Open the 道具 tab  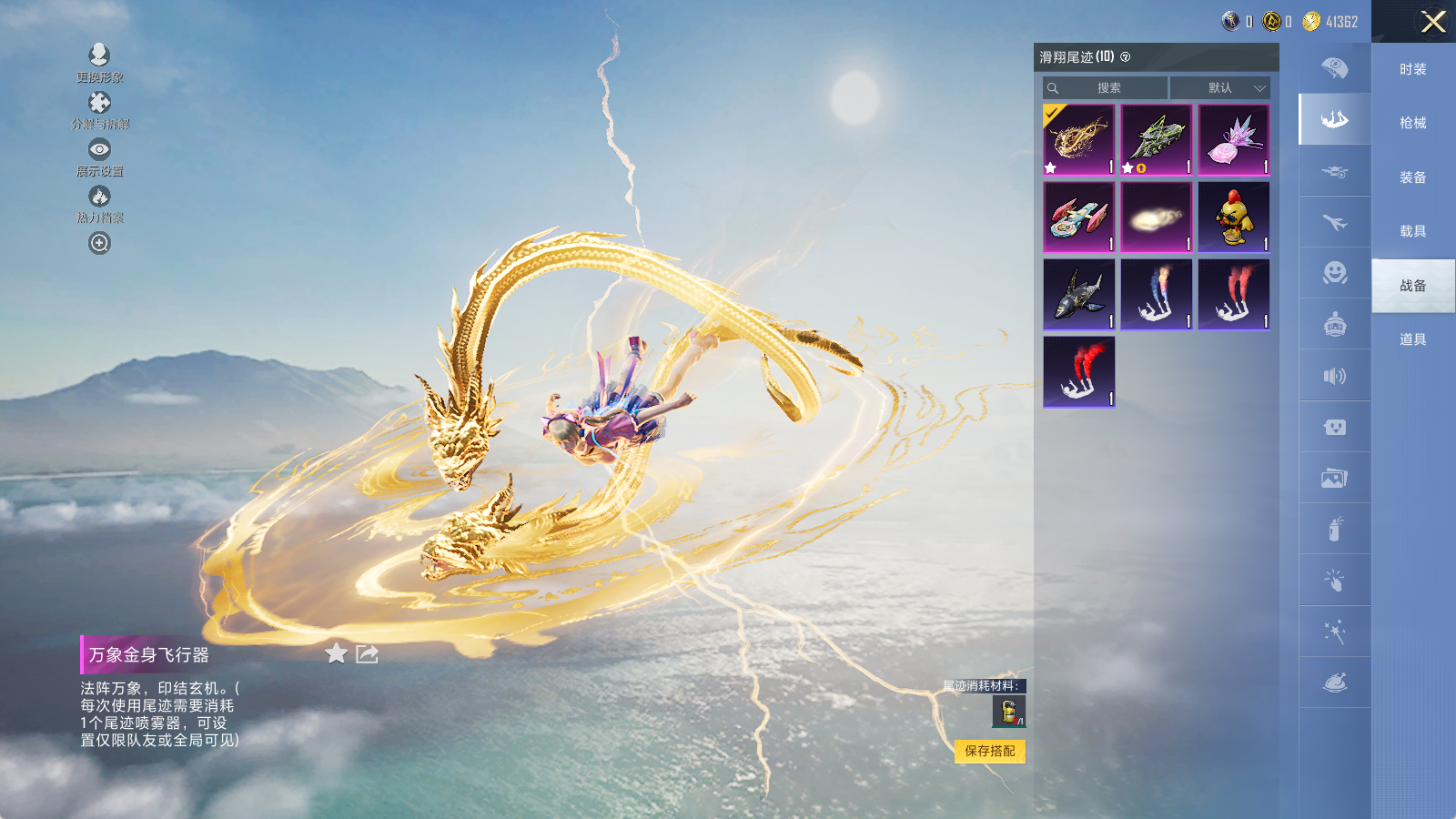(x=1412, y=339)
